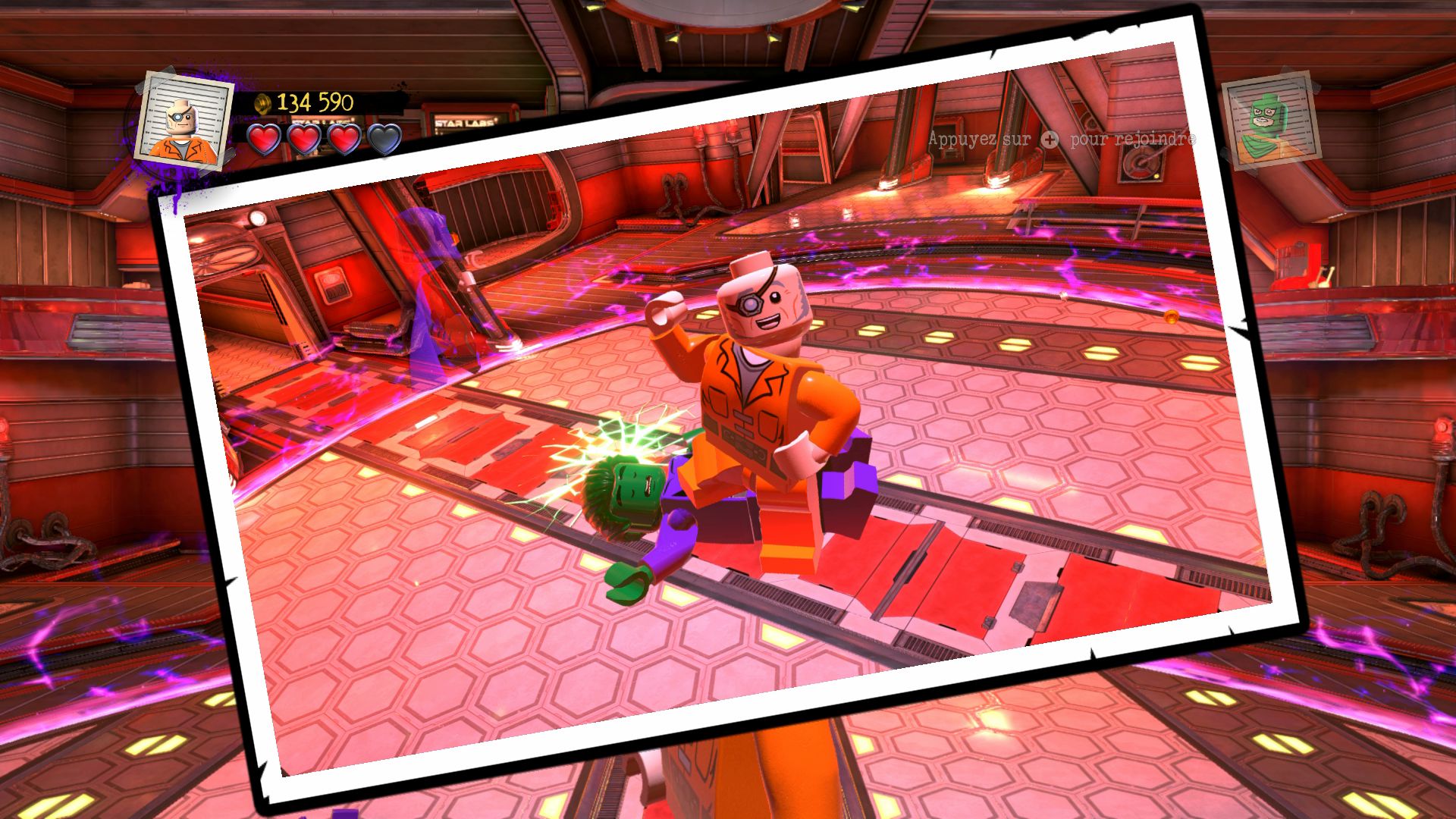Click the first red heart in the health bar

tap(265, 139)
